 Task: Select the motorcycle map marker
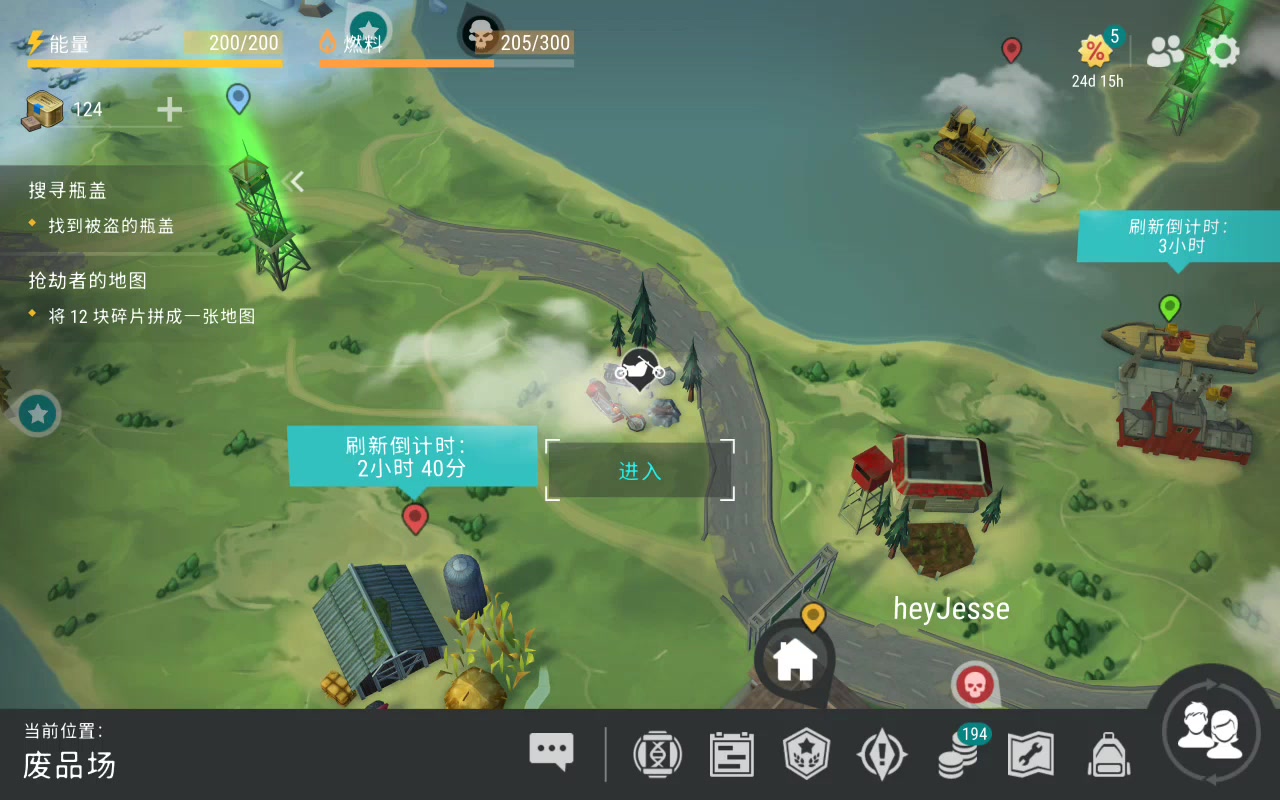coord(640,370)
